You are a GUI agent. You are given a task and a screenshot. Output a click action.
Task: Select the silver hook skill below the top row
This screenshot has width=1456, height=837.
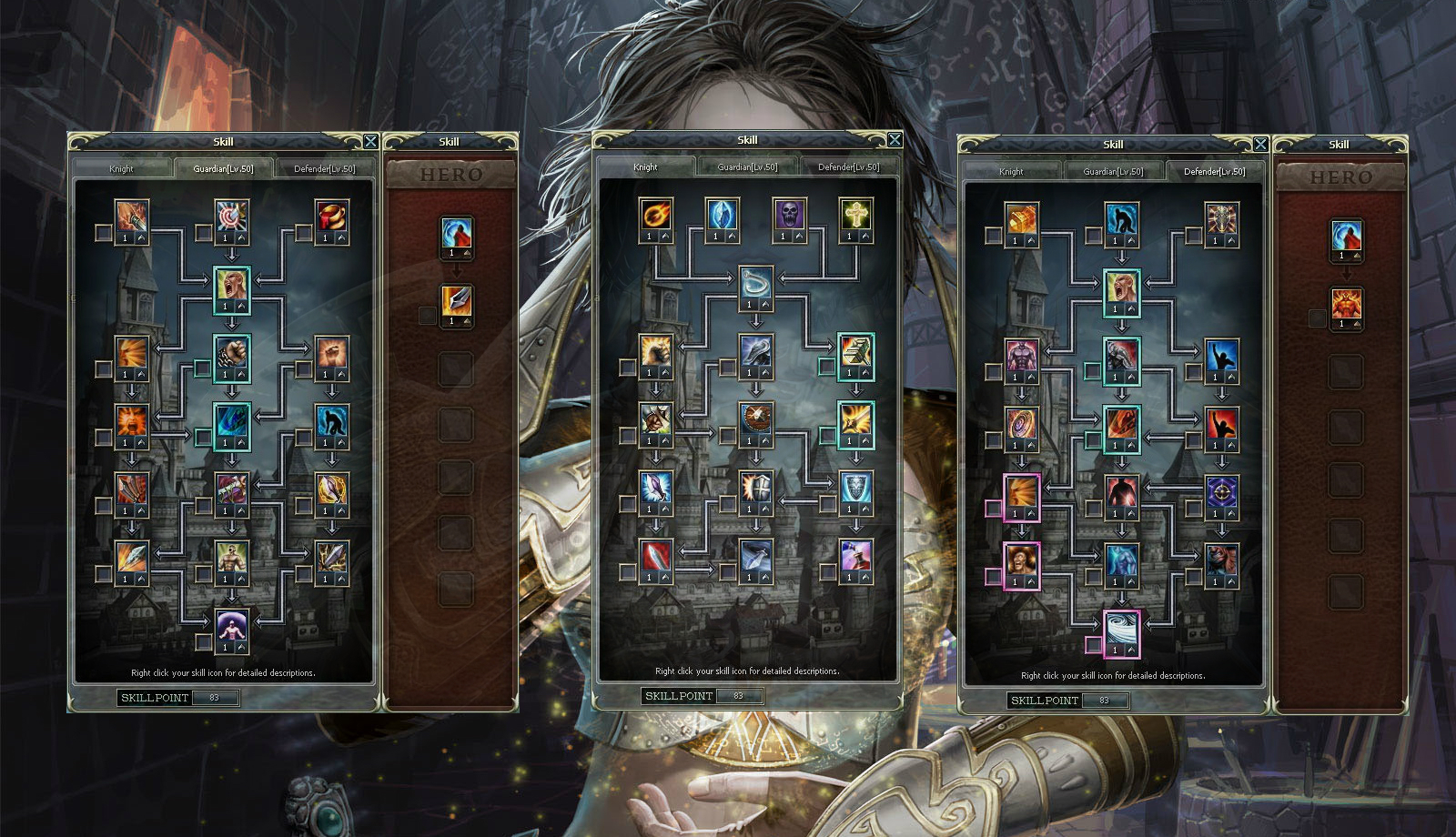755,284
